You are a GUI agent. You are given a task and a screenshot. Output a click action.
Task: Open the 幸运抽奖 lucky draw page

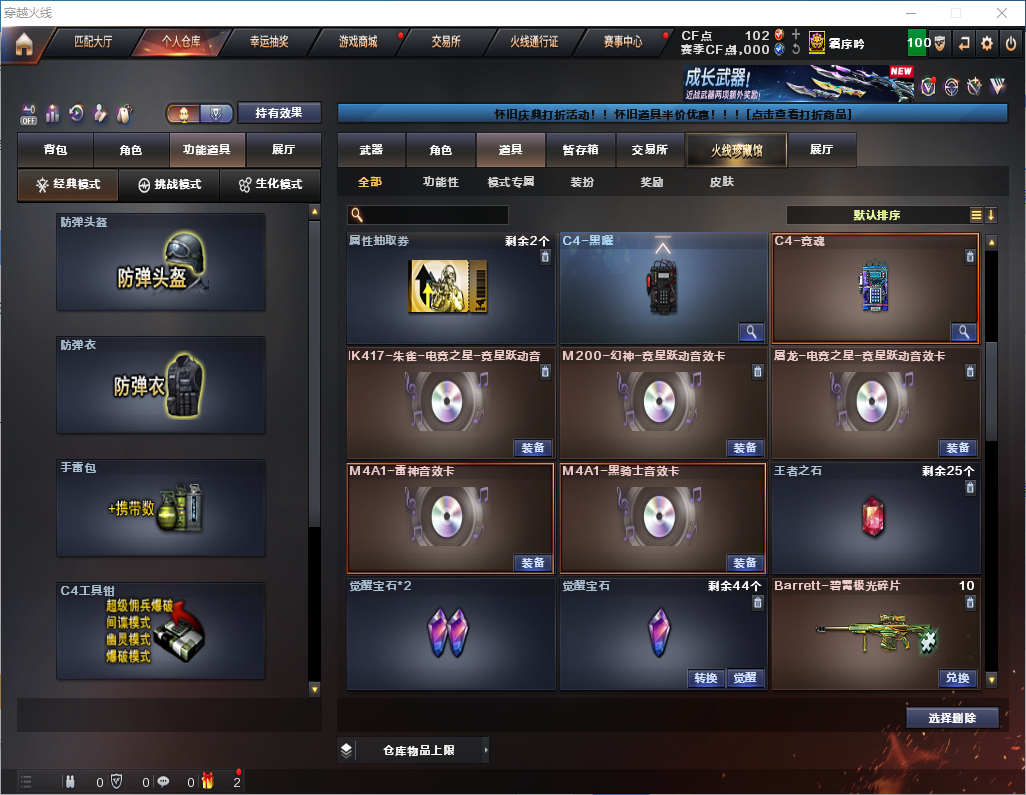point(268,42)
